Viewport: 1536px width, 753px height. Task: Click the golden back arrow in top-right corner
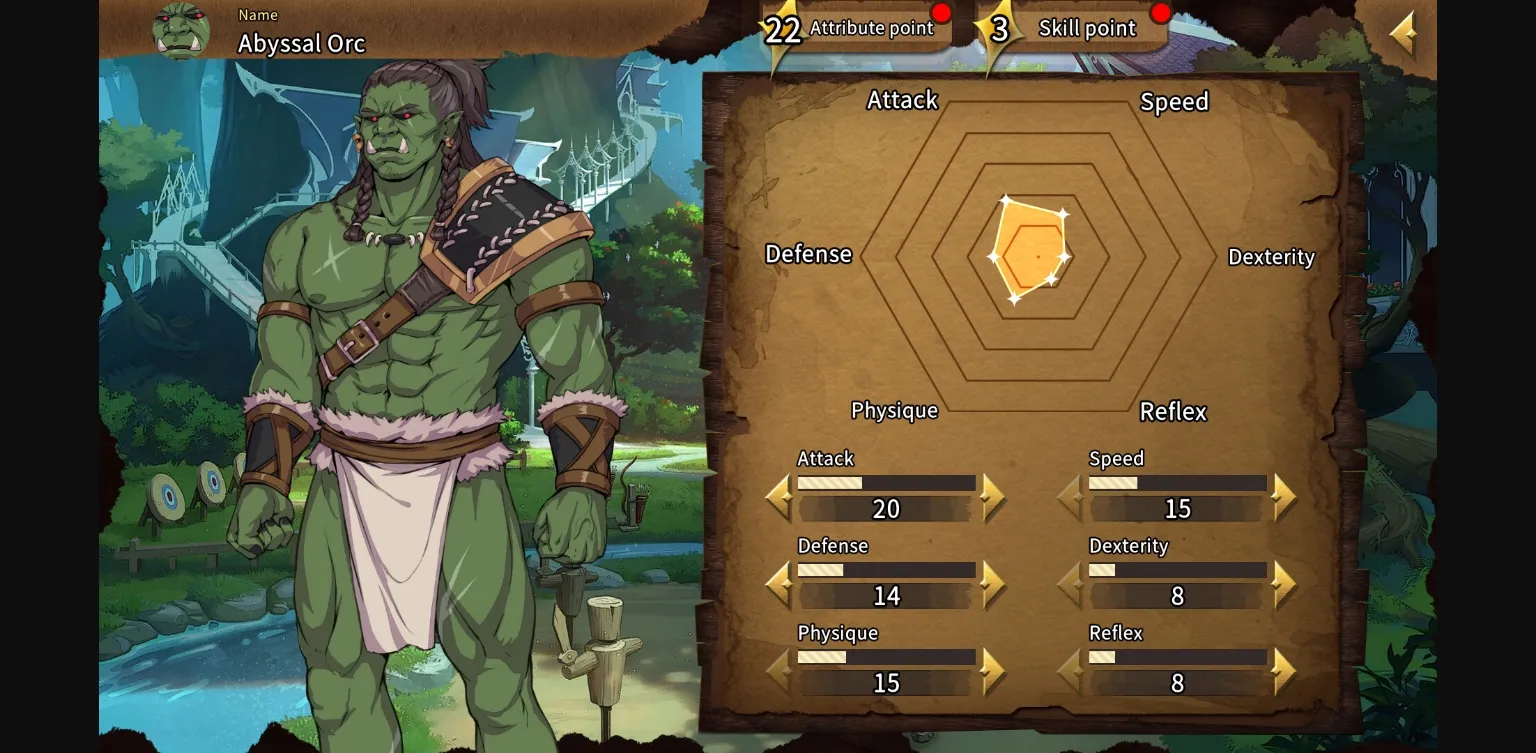(x=1404, y=30)
